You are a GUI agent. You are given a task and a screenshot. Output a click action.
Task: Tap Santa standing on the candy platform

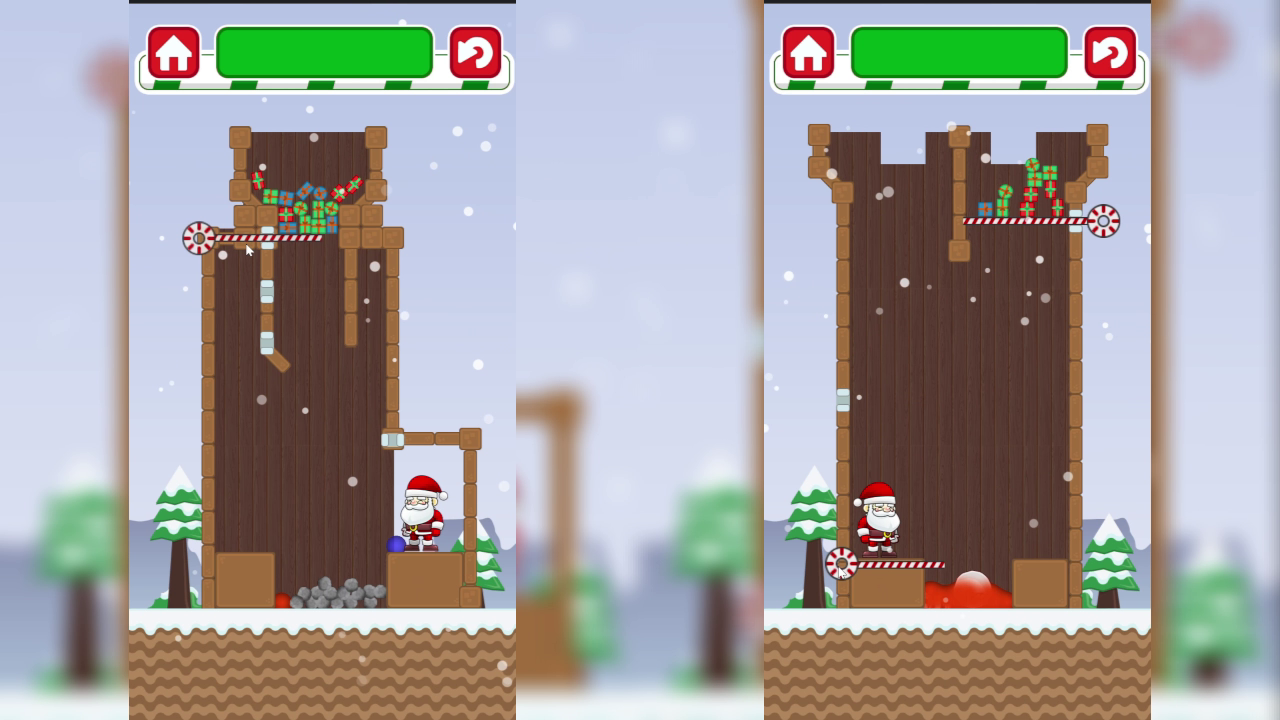pos(880,520)
